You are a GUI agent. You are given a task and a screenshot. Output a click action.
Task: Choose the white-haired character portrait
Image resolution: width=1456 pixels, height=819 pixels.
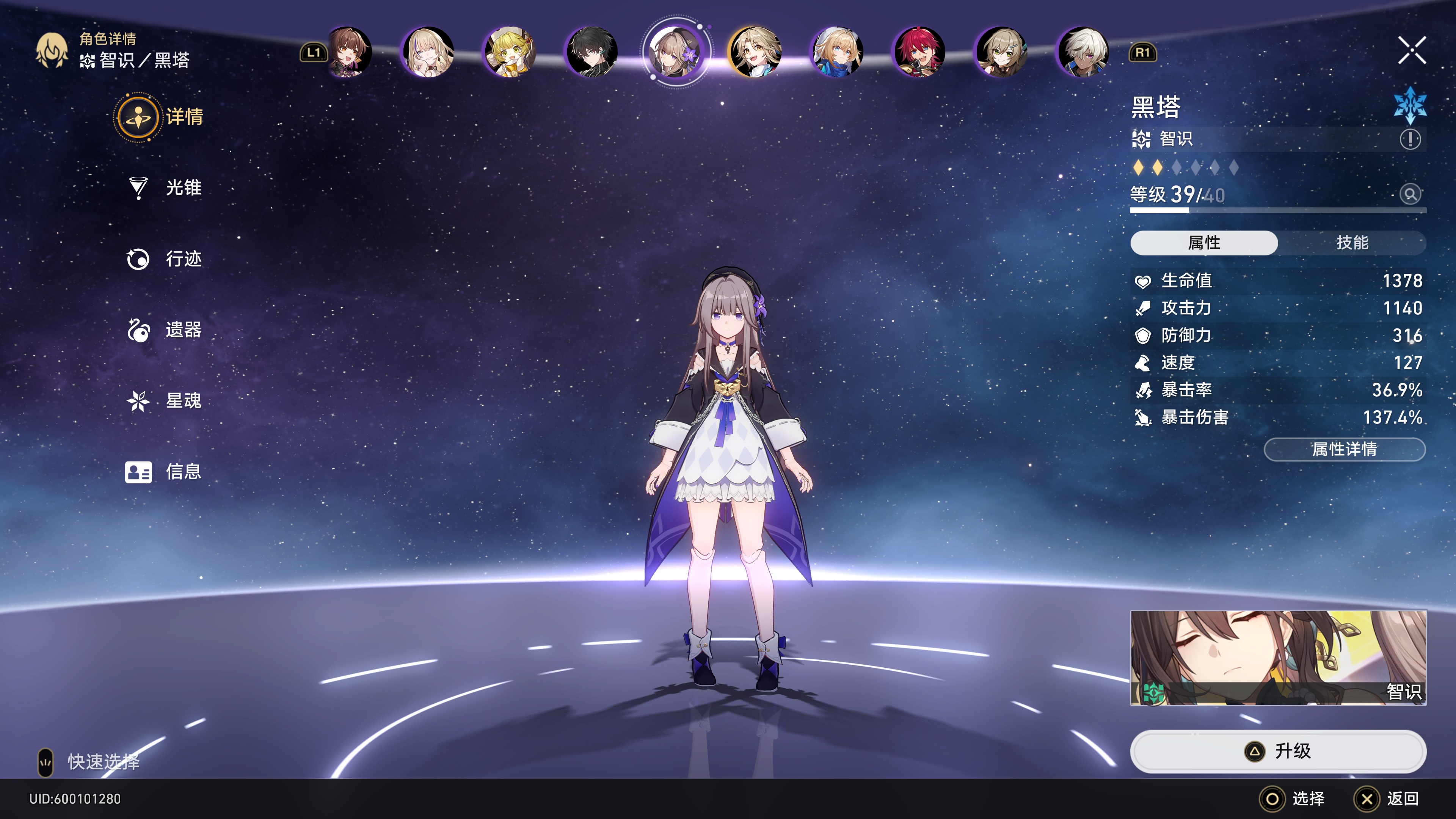[1083, 52]
